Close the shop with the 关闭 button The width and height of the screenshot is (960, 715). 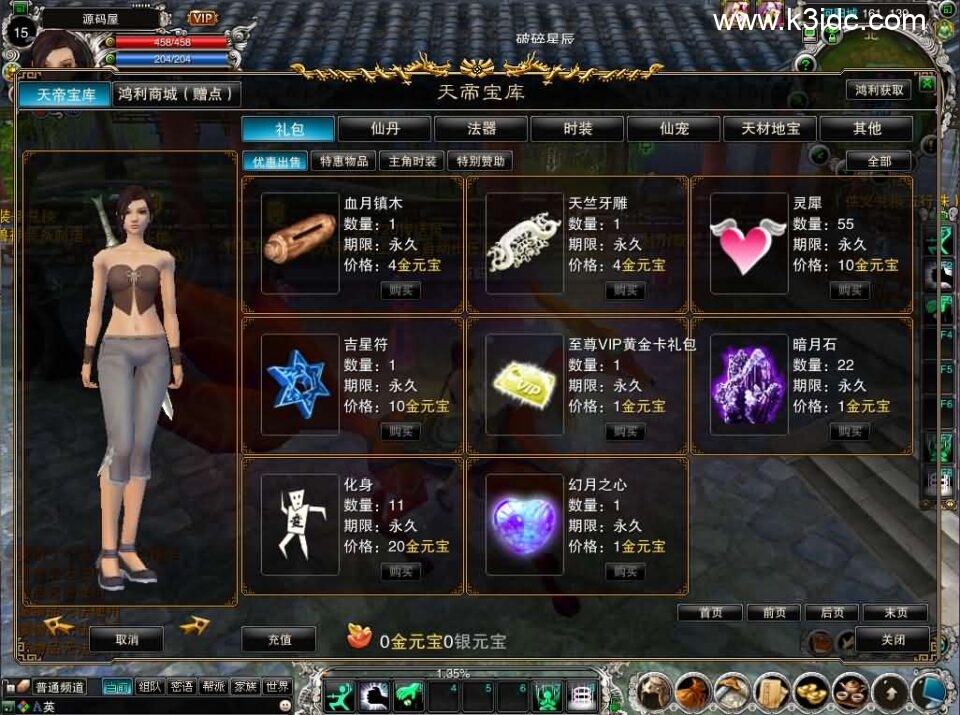pyautogui.click(x=892, y=640)
